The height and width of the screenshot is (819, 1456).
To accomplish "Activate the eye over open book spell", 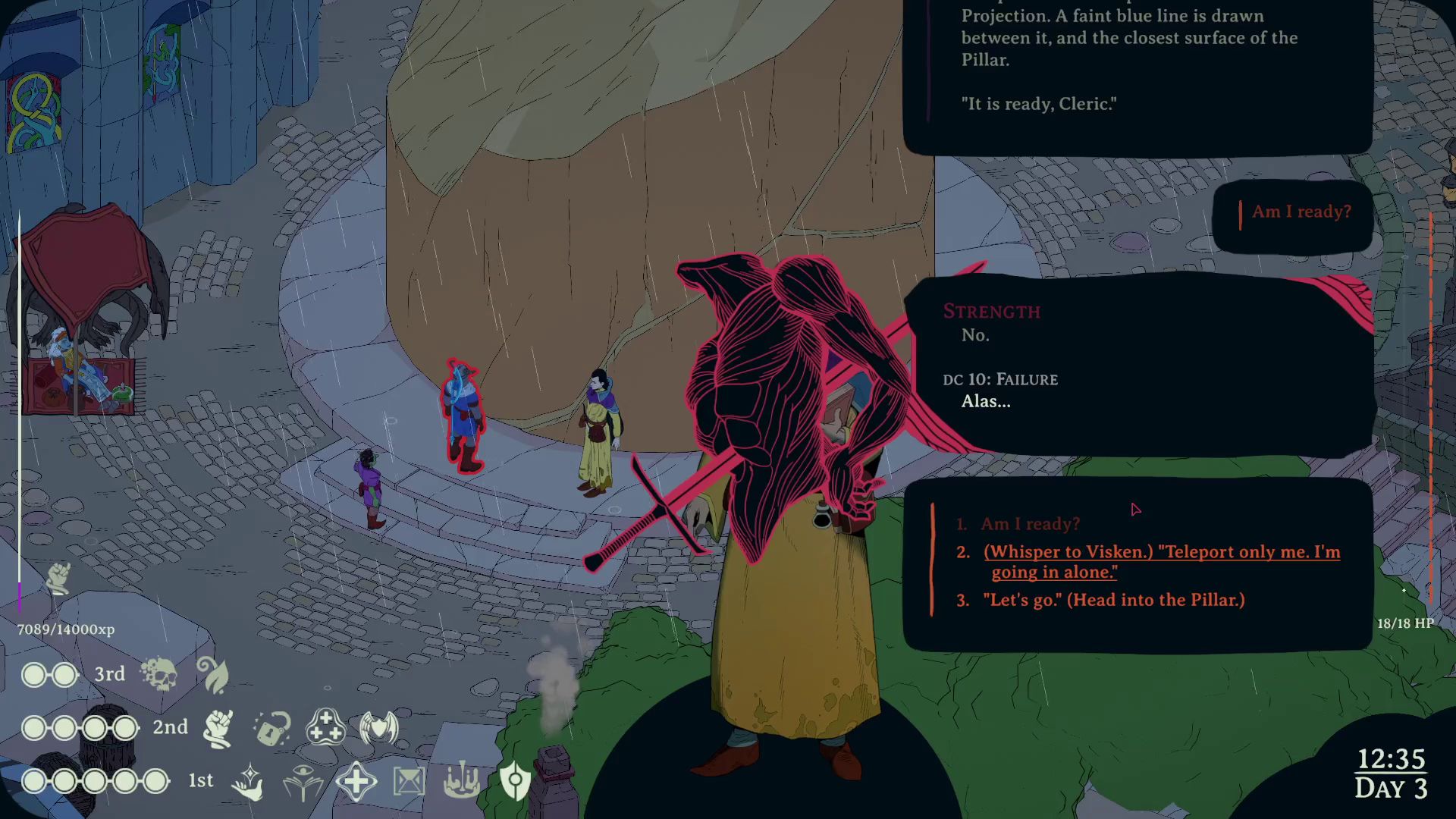I will pos(303,781).
